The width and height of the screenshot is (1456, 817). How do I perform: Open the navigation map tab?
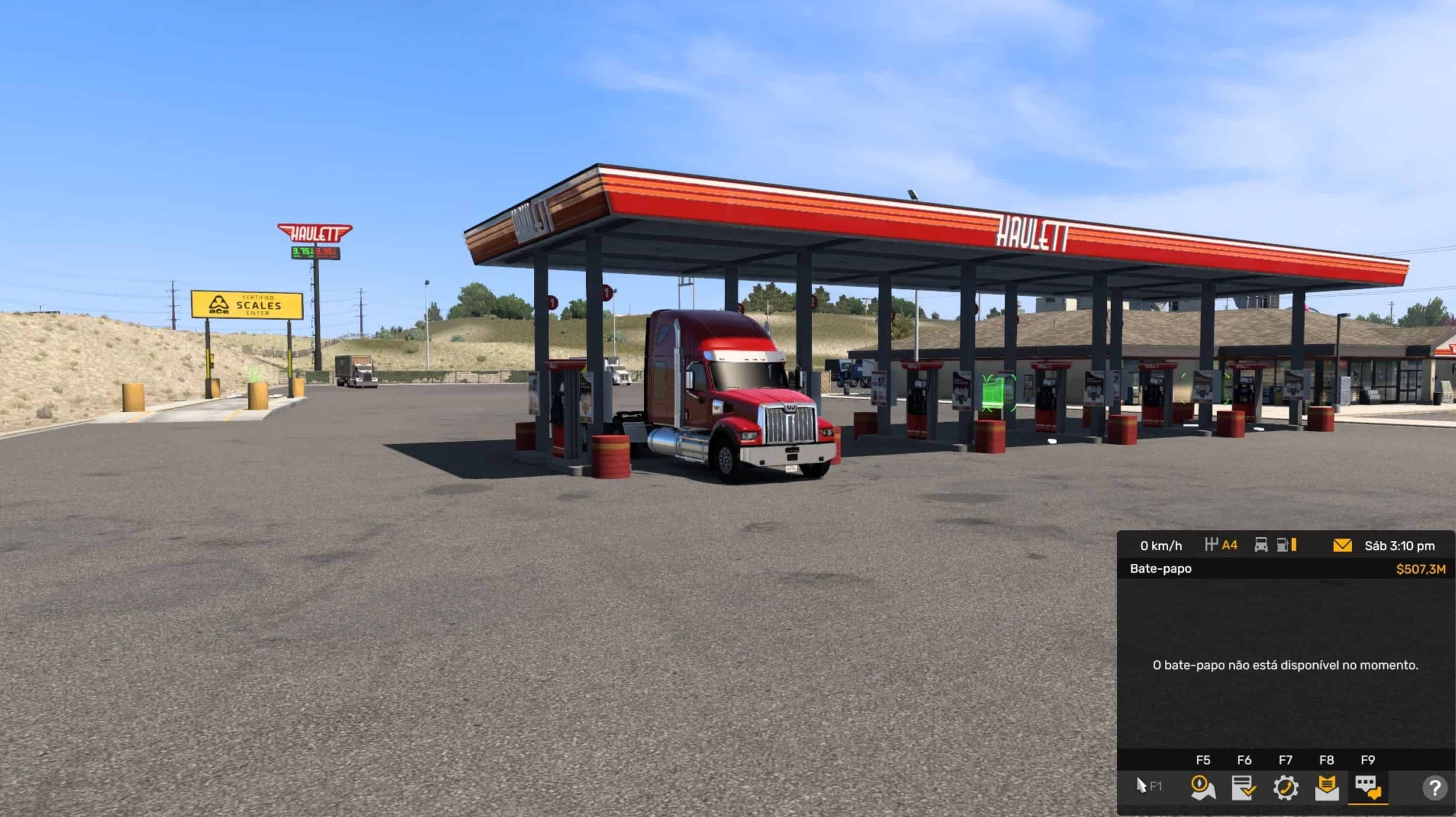coord(1202,787)
